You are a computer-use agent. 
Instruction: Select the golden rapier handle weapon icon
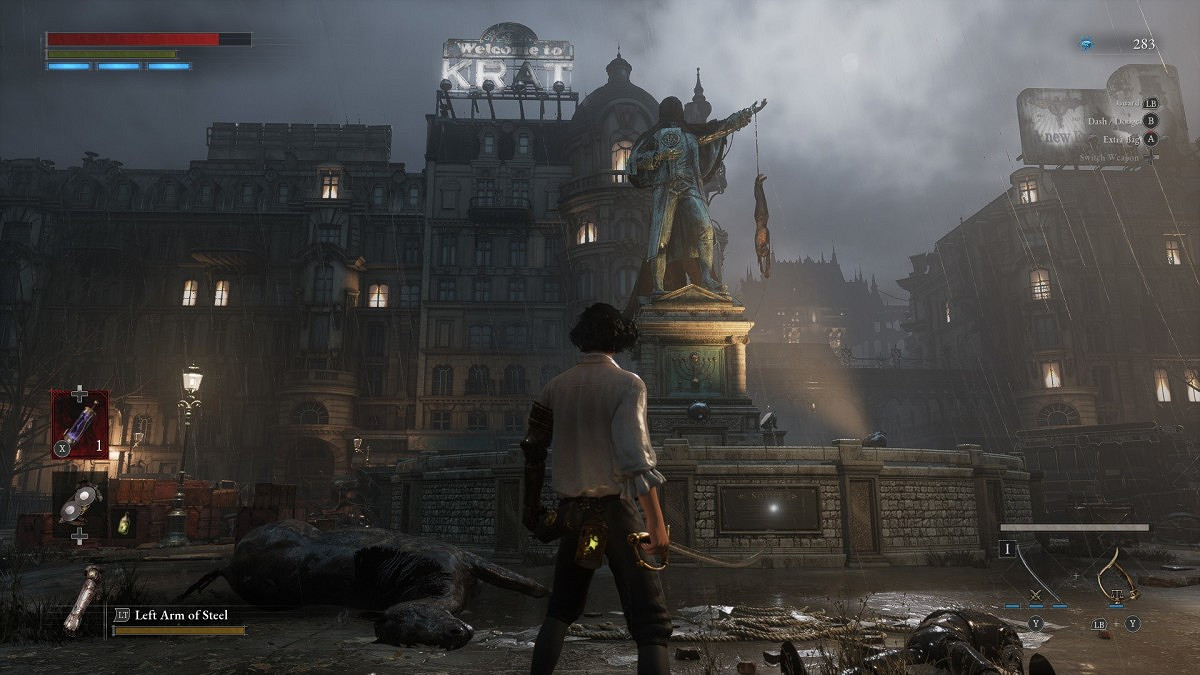coord(1118,574)
